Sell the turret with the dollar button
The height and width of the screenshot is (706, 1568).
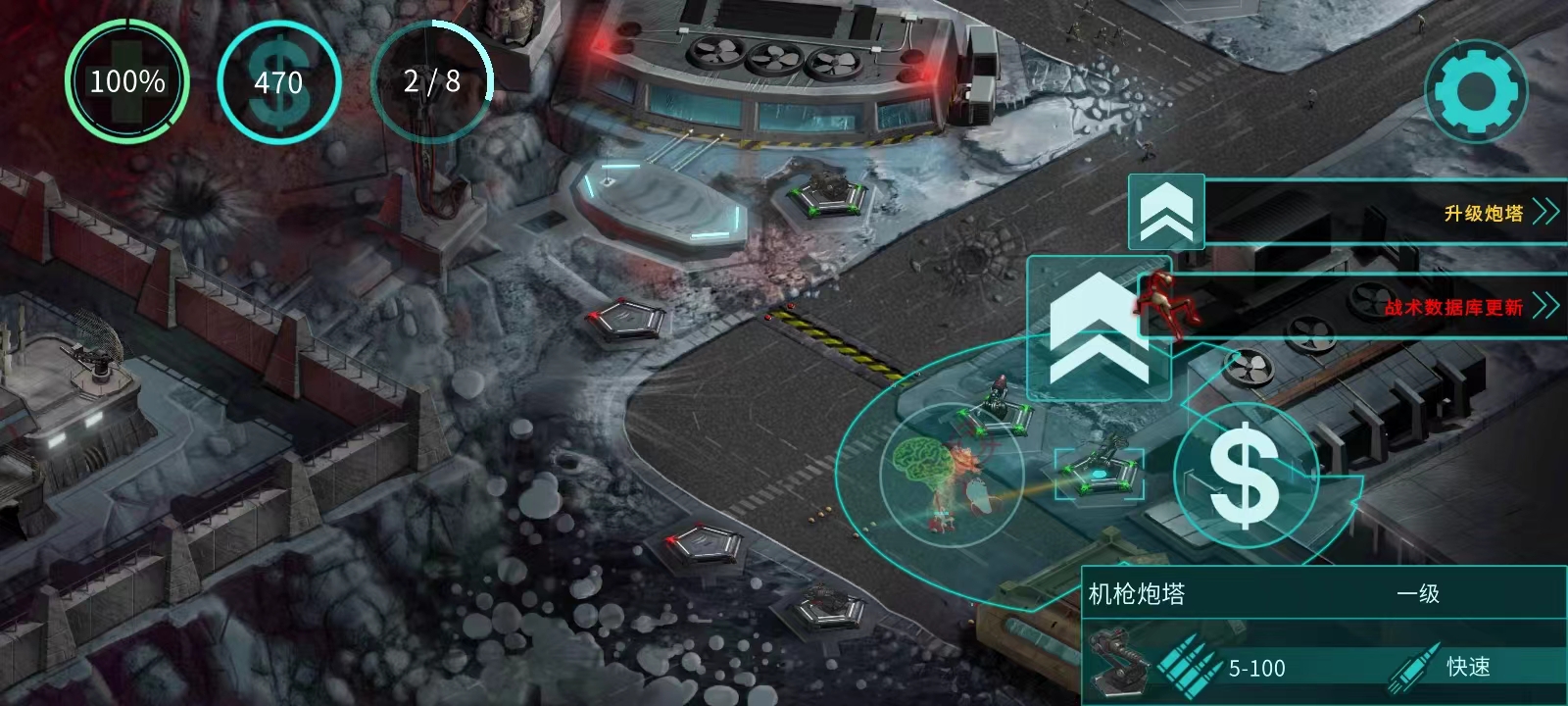pos(1245,476)
